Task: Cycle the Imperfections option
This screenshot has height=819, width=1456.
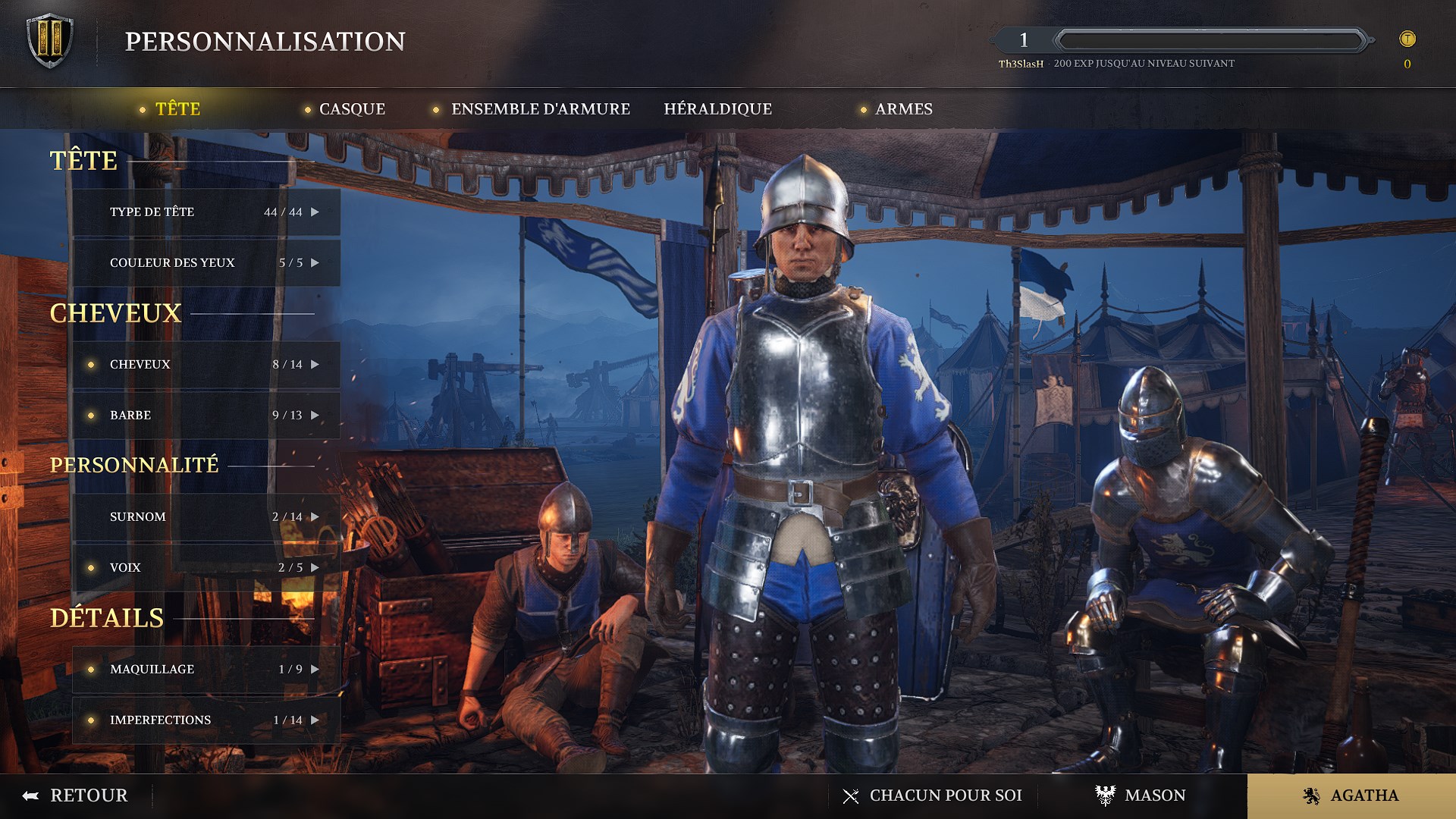Action: point(206,720)
